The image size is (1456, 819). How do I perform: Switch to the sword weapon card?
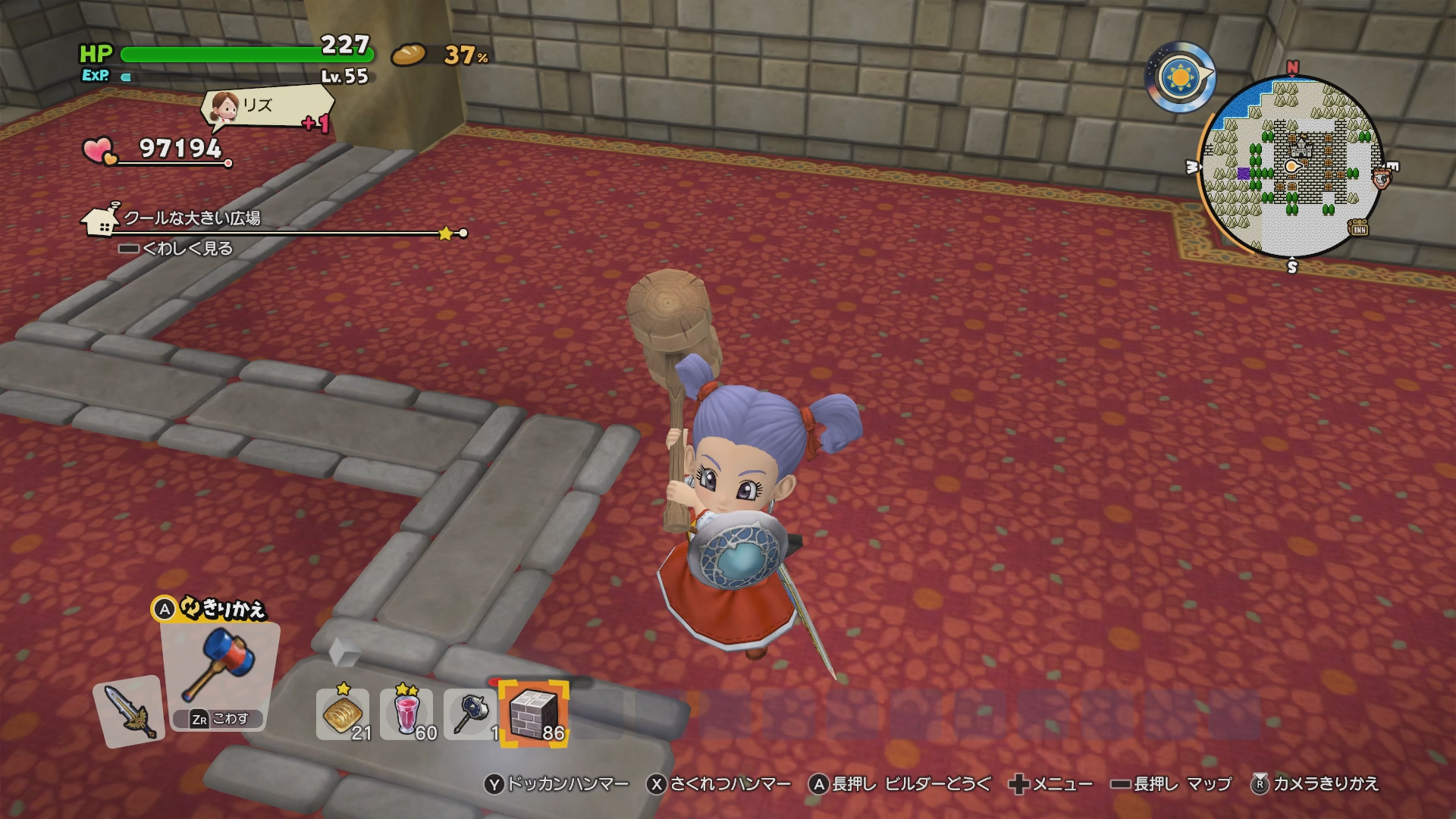(x=129, y=711)
